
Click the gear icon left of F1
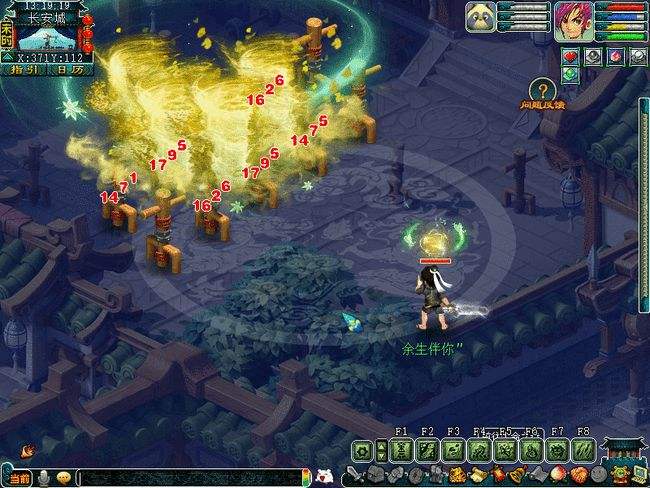coord(362,450)
